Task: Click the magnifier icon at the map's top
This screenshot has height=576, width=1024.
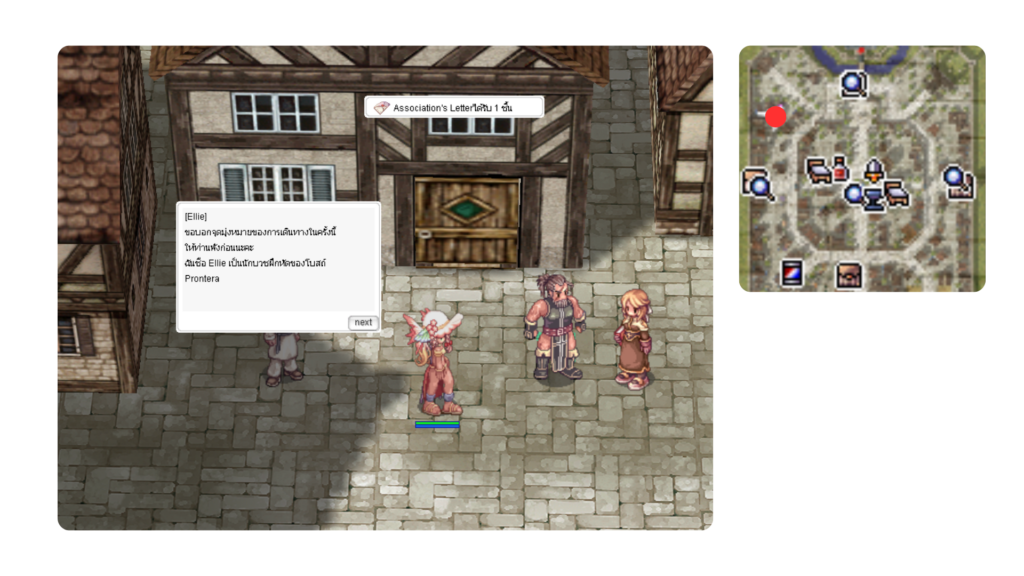Action: point(853,84)
